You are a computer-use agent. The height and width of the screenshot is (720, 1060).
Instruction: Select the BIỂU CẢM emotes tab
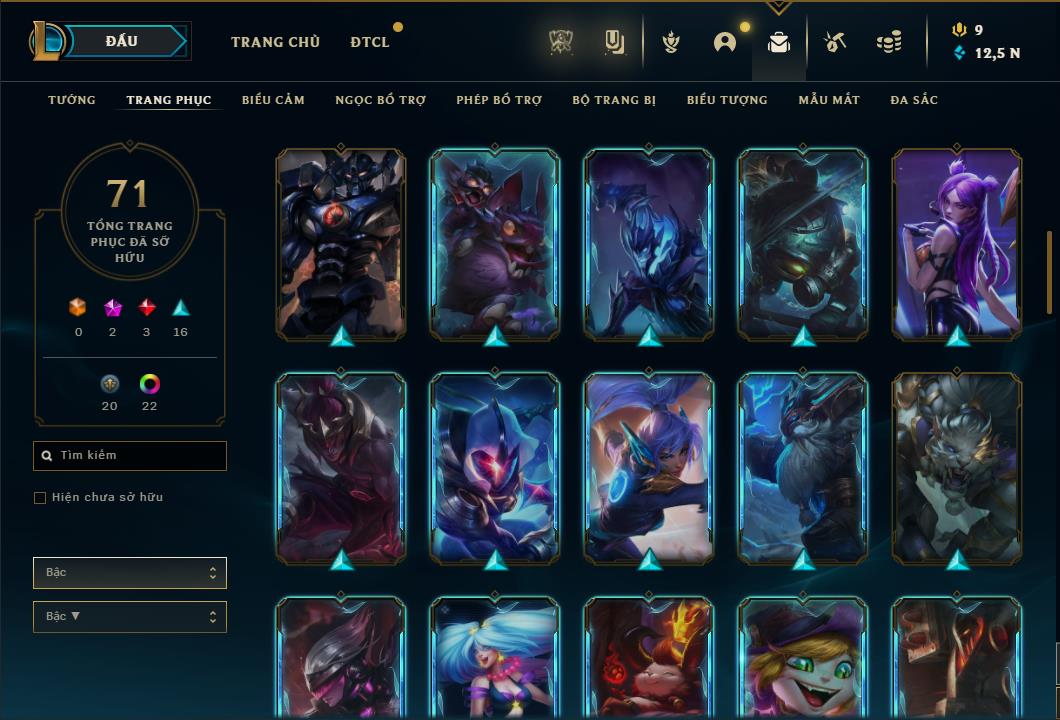click(273, 100)
